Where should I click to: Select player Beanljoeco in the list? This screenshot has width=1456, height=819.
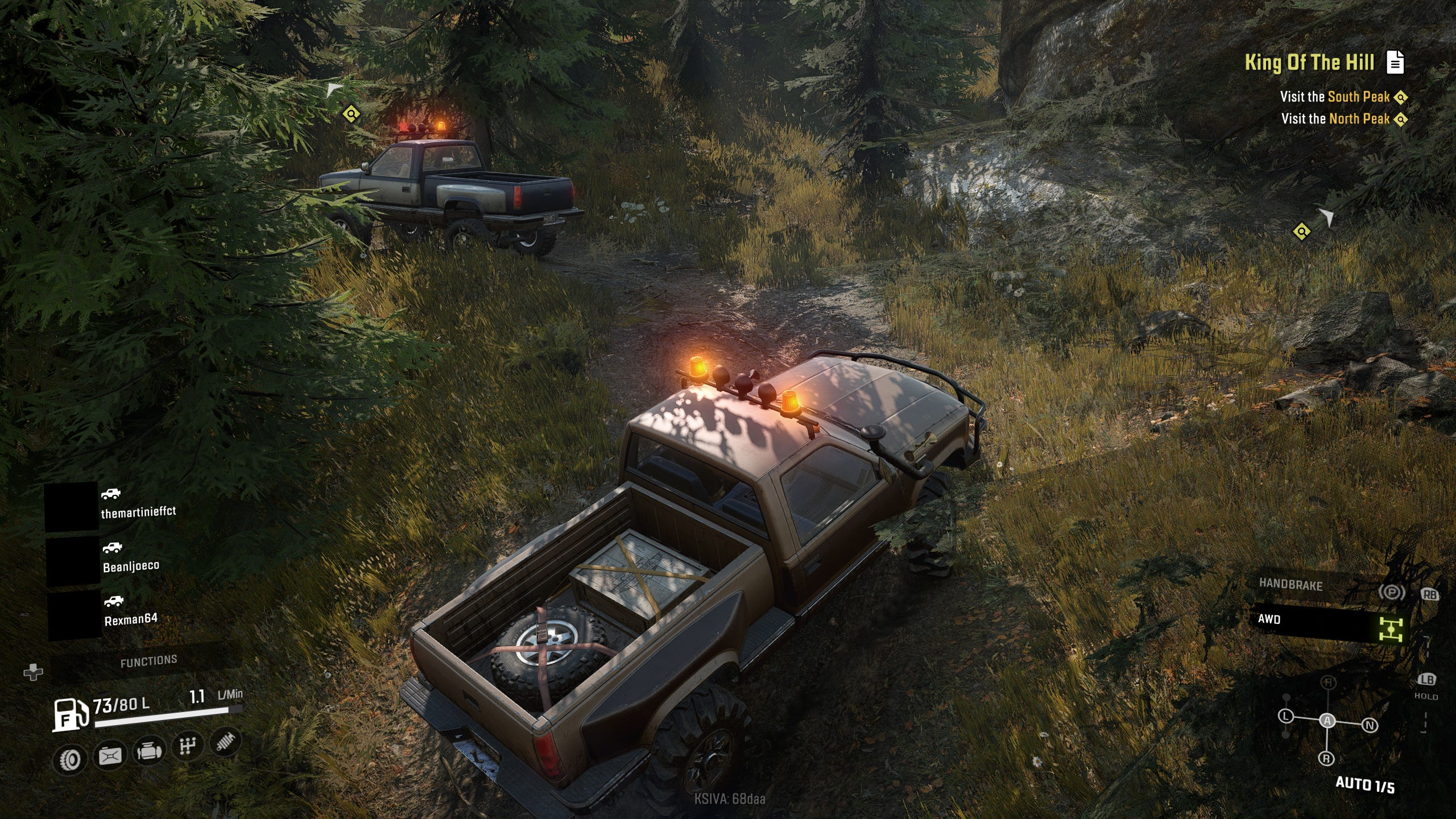131,565
